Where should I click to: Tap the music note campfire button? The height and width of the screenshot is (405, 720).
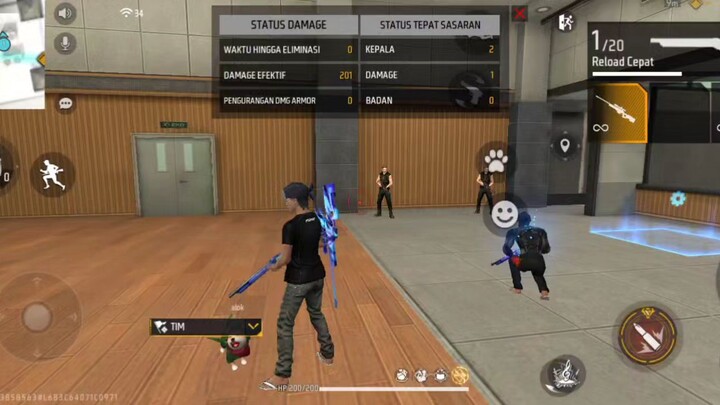(x=564, y=373)
